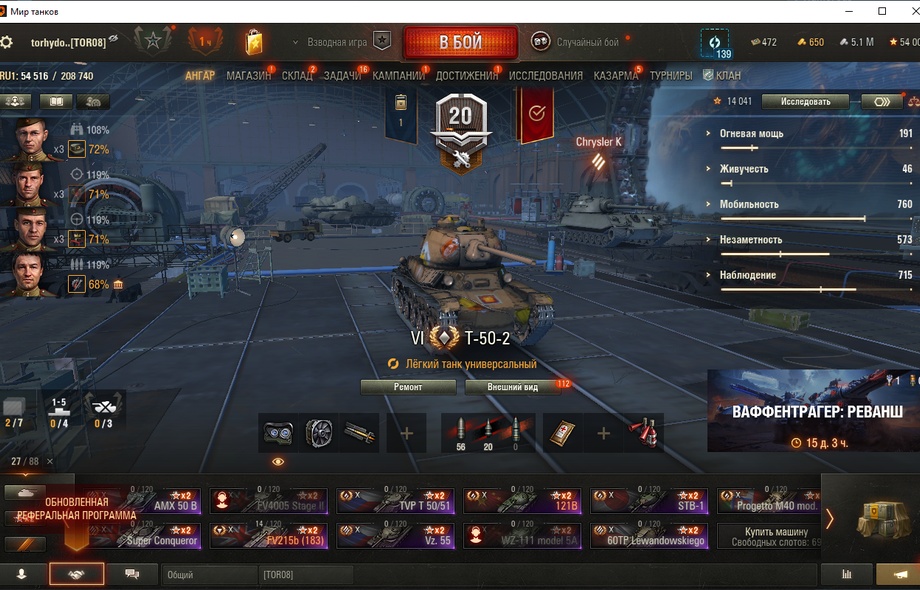Select the STB-1 tank card
Viewport: 920px width, 590px height.
[x=648, y=500]
